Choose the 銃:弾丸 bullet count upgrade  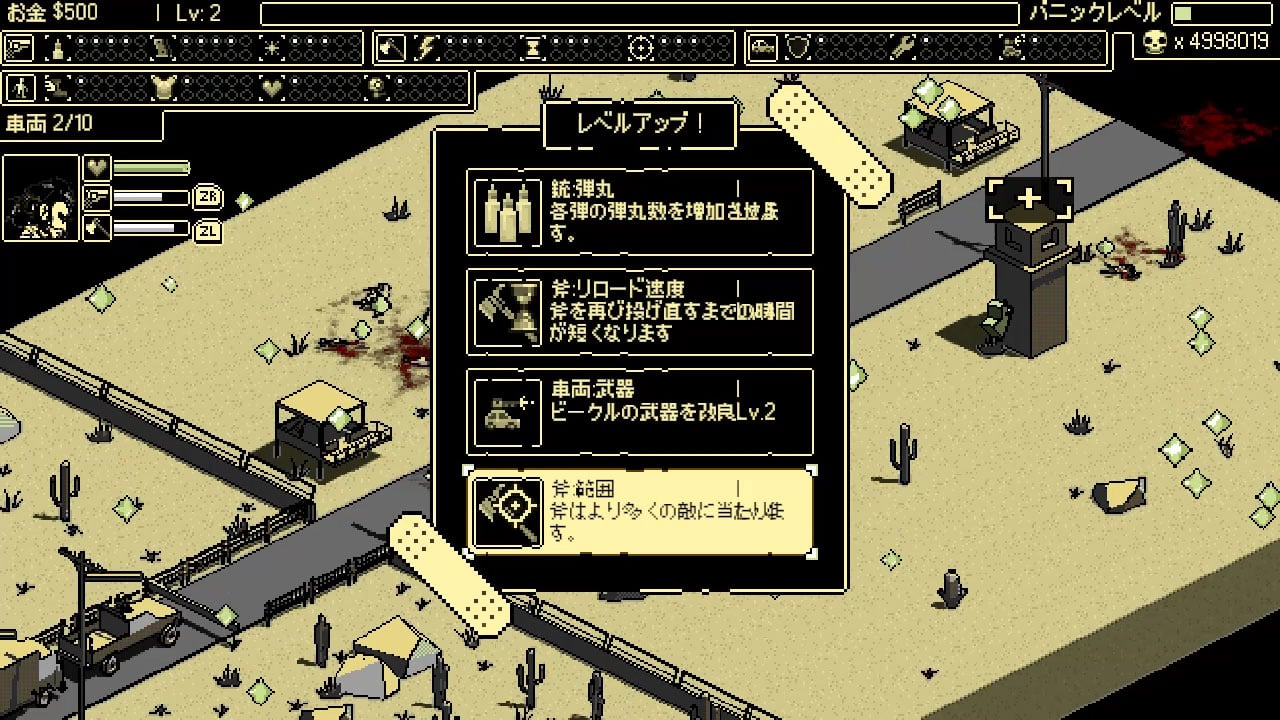(x=640, y=212)
